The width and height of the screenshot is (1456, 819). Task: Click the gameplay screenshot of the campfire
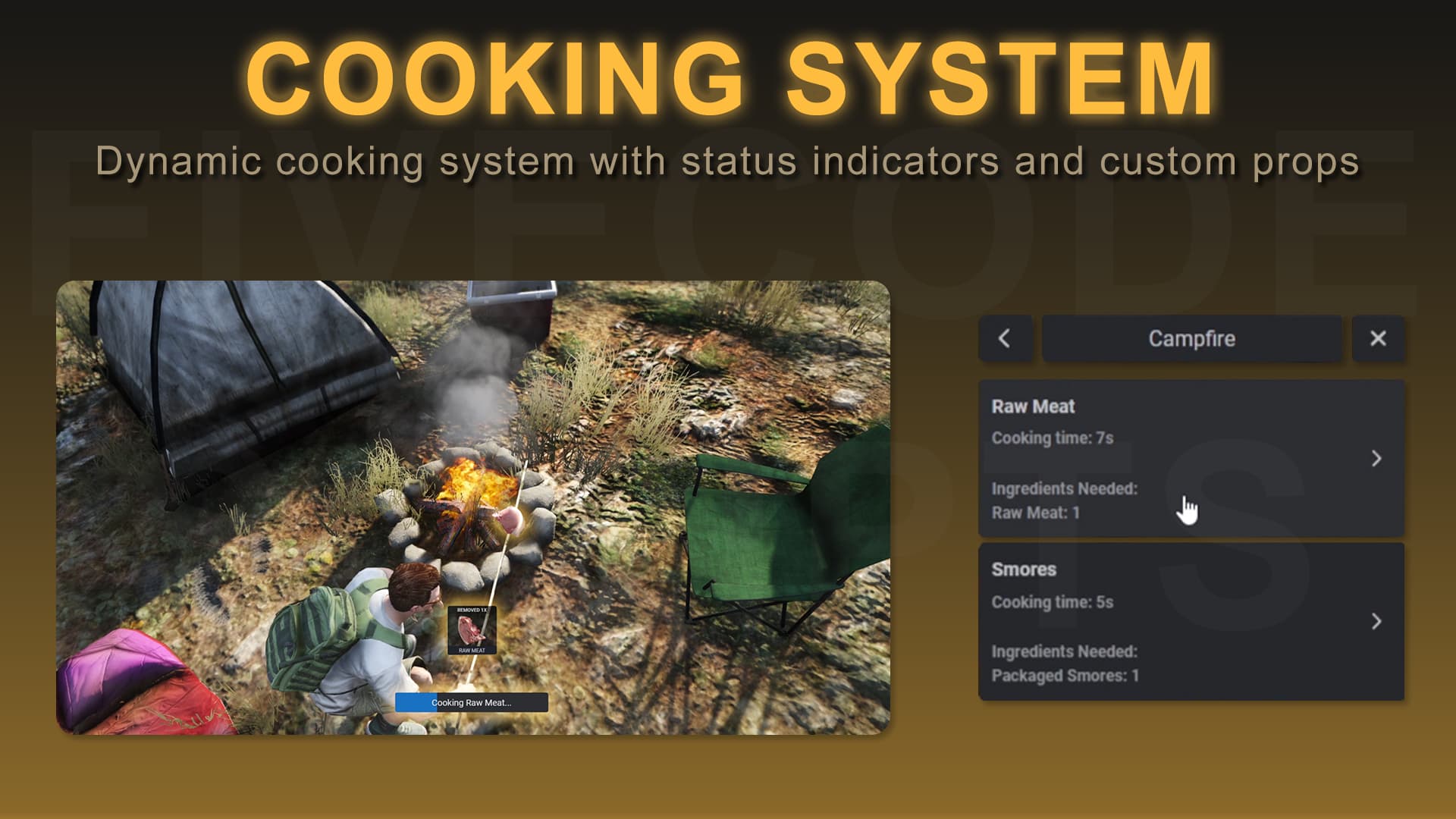coord(475,508)
